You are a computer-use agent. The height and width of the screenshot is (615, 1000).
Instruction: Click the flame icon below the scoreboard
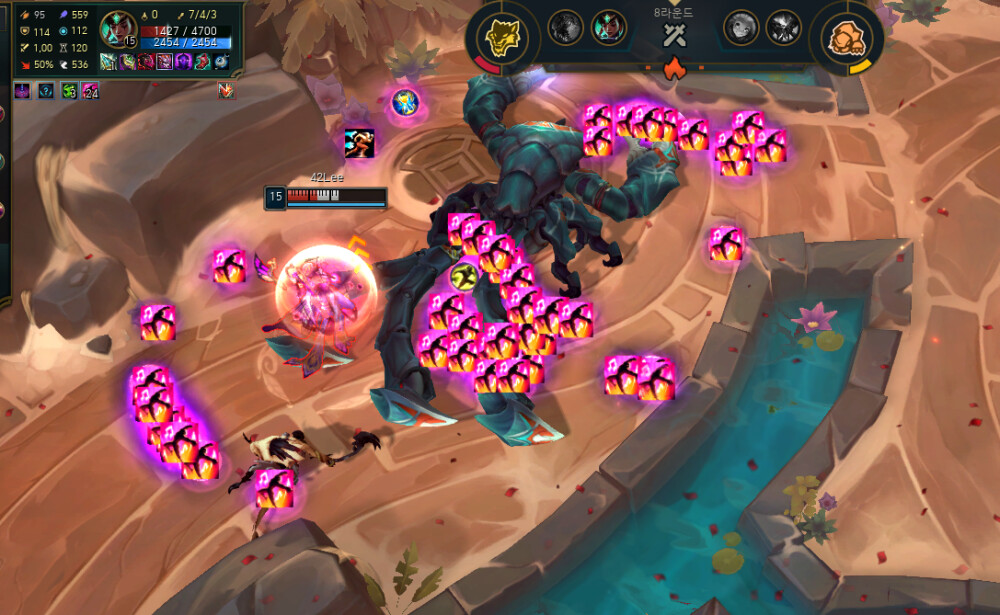click(x=673, y=68)
